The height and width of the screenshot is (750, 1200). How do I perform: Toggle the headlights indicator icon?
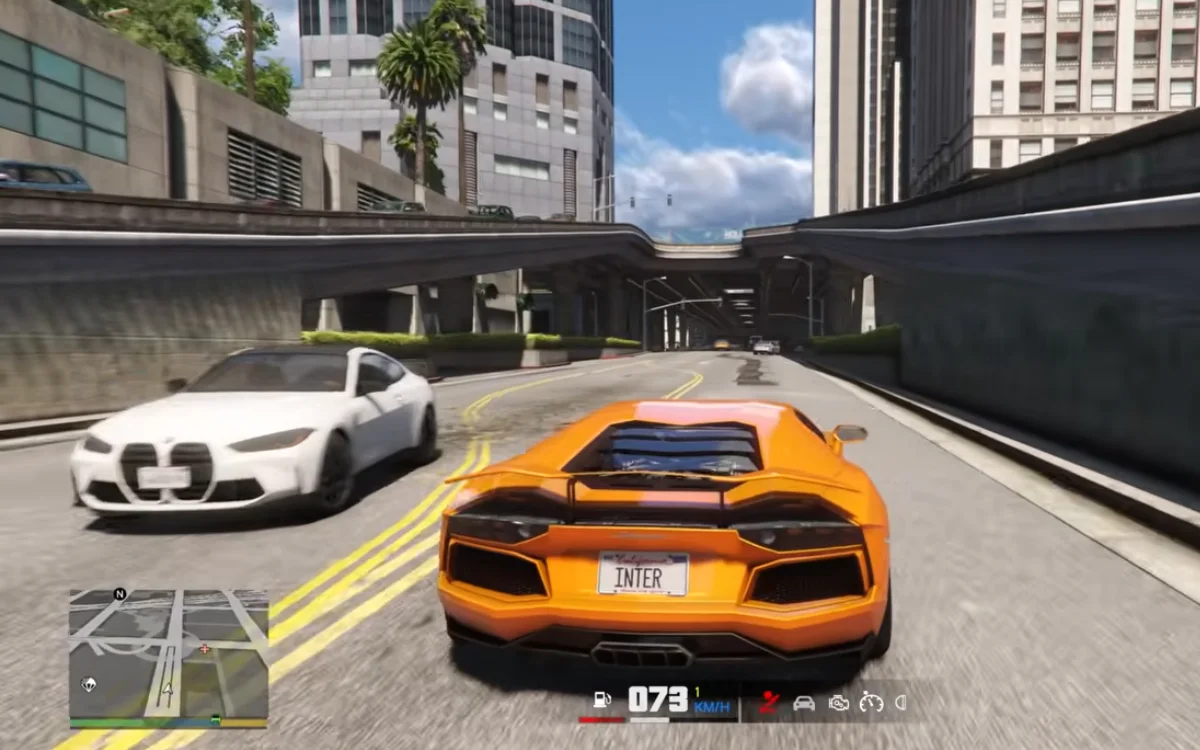(x=901, y=702)
